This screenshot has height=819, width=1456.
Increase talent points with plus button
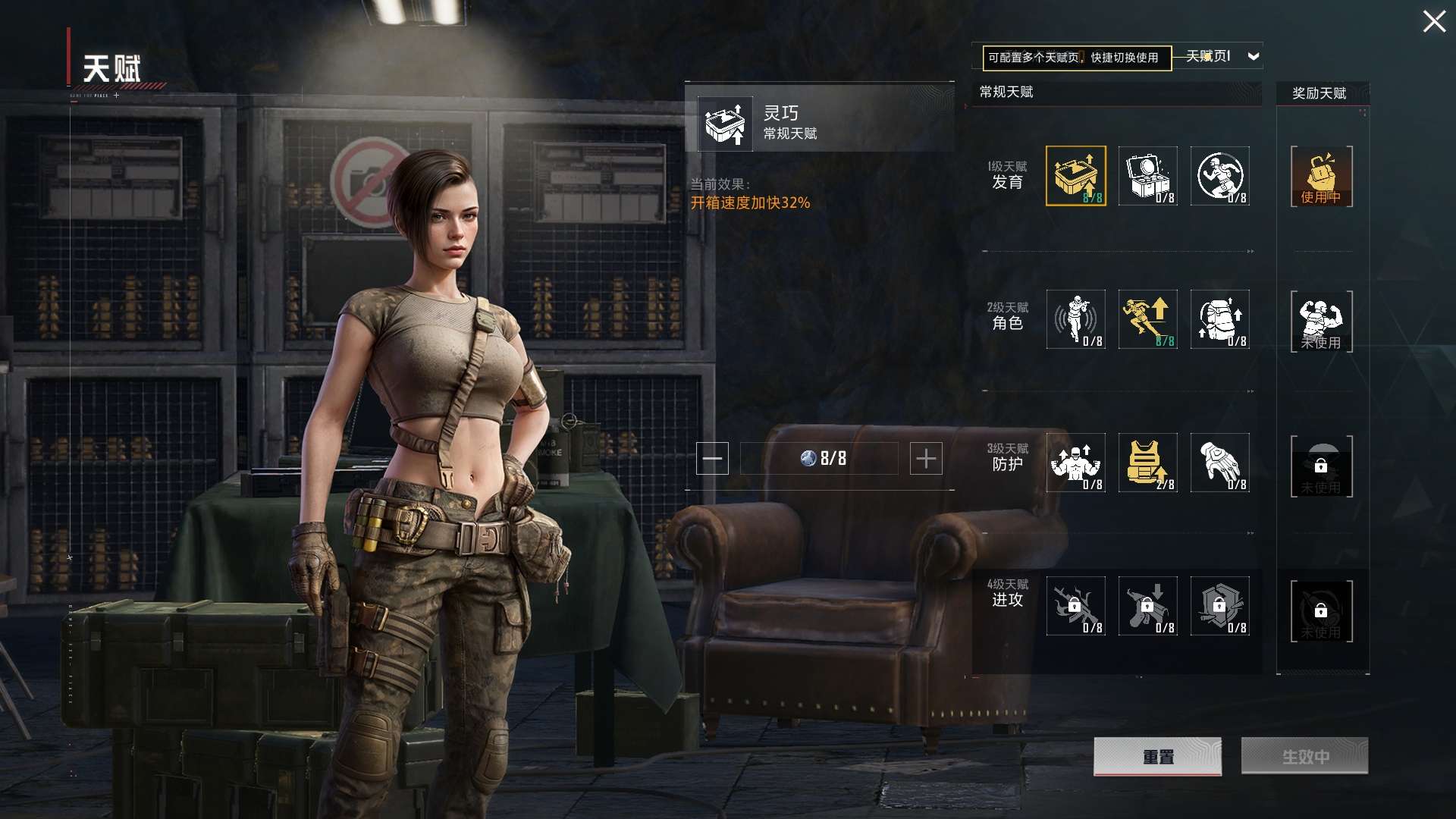[925, 459]
